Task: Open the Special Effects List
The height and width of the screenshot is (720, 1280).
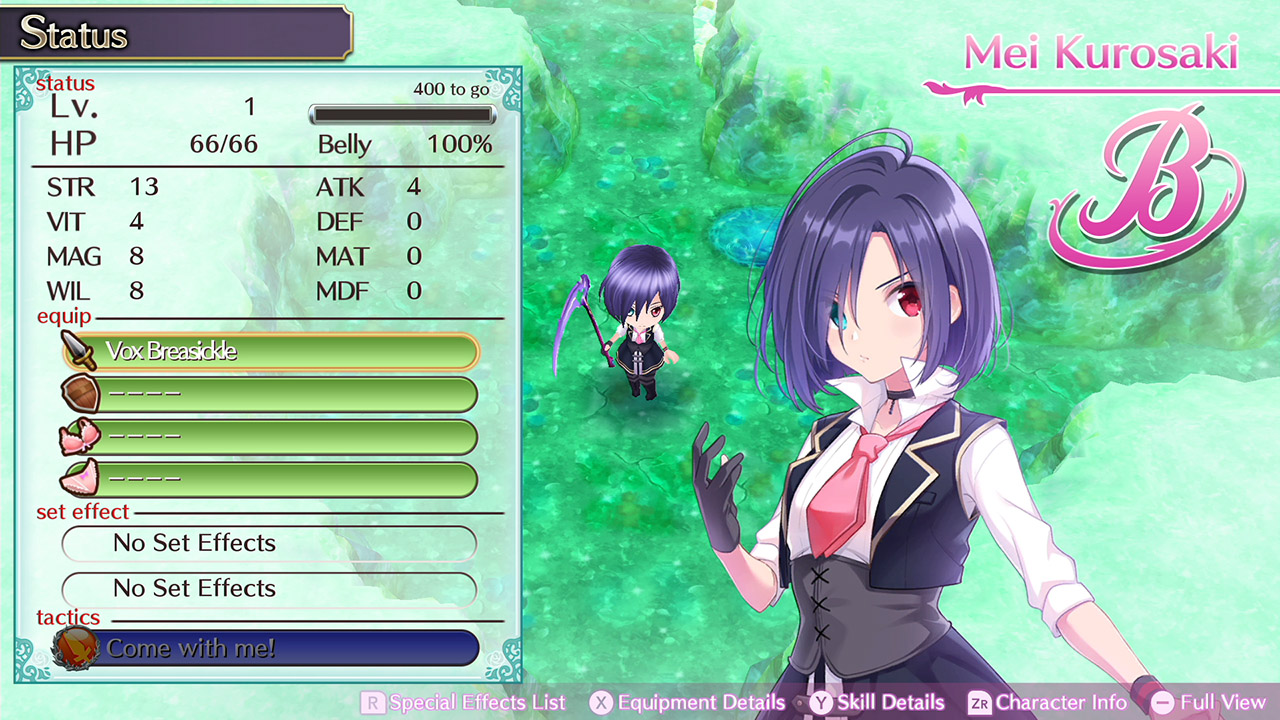Action: (x=475, y=703)
